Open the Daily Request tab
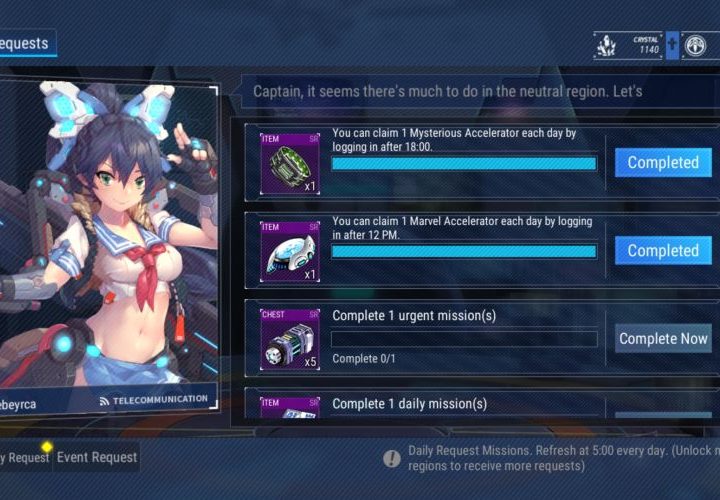 [x=24, y=457]
